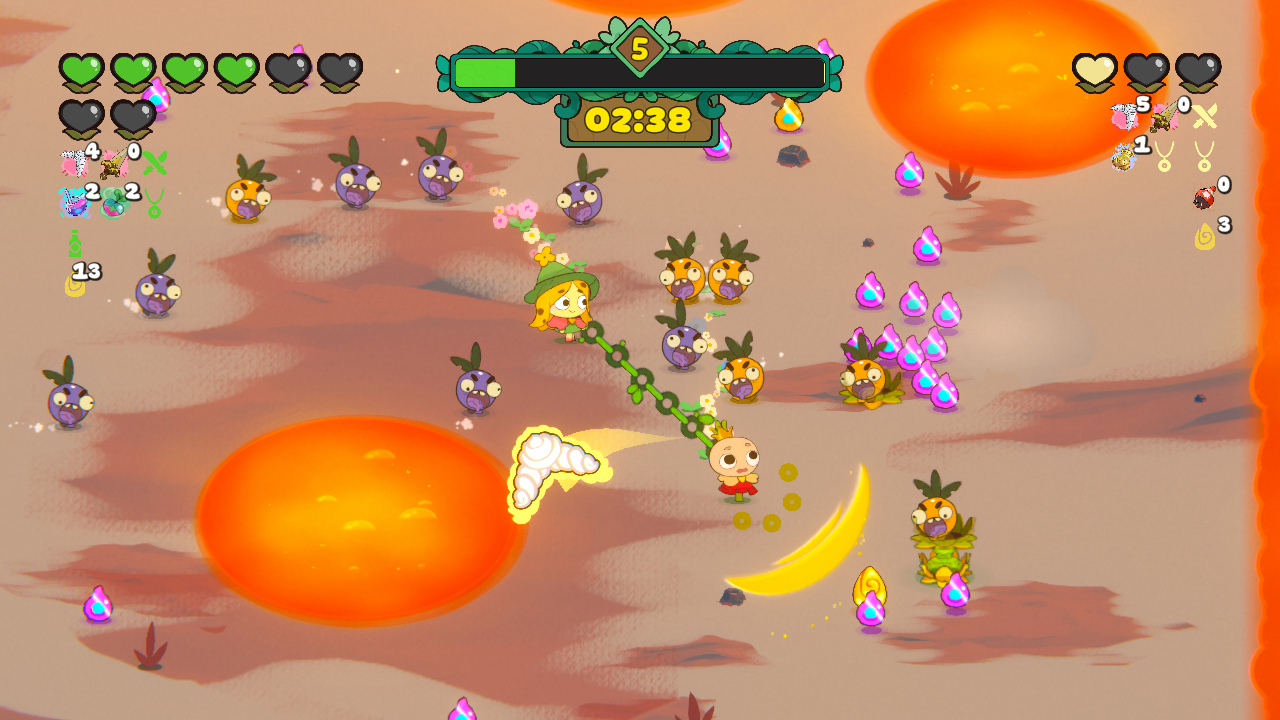
Task: Select the left player's moth weapon icon
Action: point(74,161)
